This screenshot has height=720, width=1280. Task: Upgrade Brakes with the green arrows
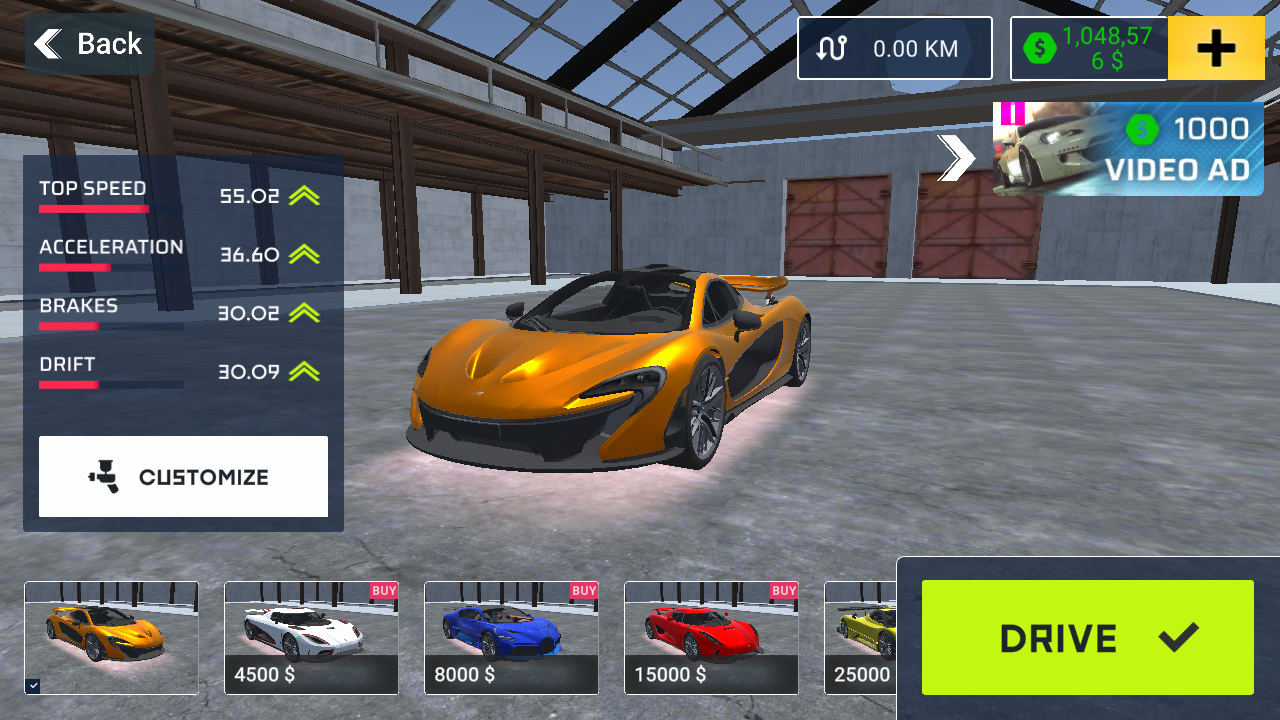(x=304, y=313)
